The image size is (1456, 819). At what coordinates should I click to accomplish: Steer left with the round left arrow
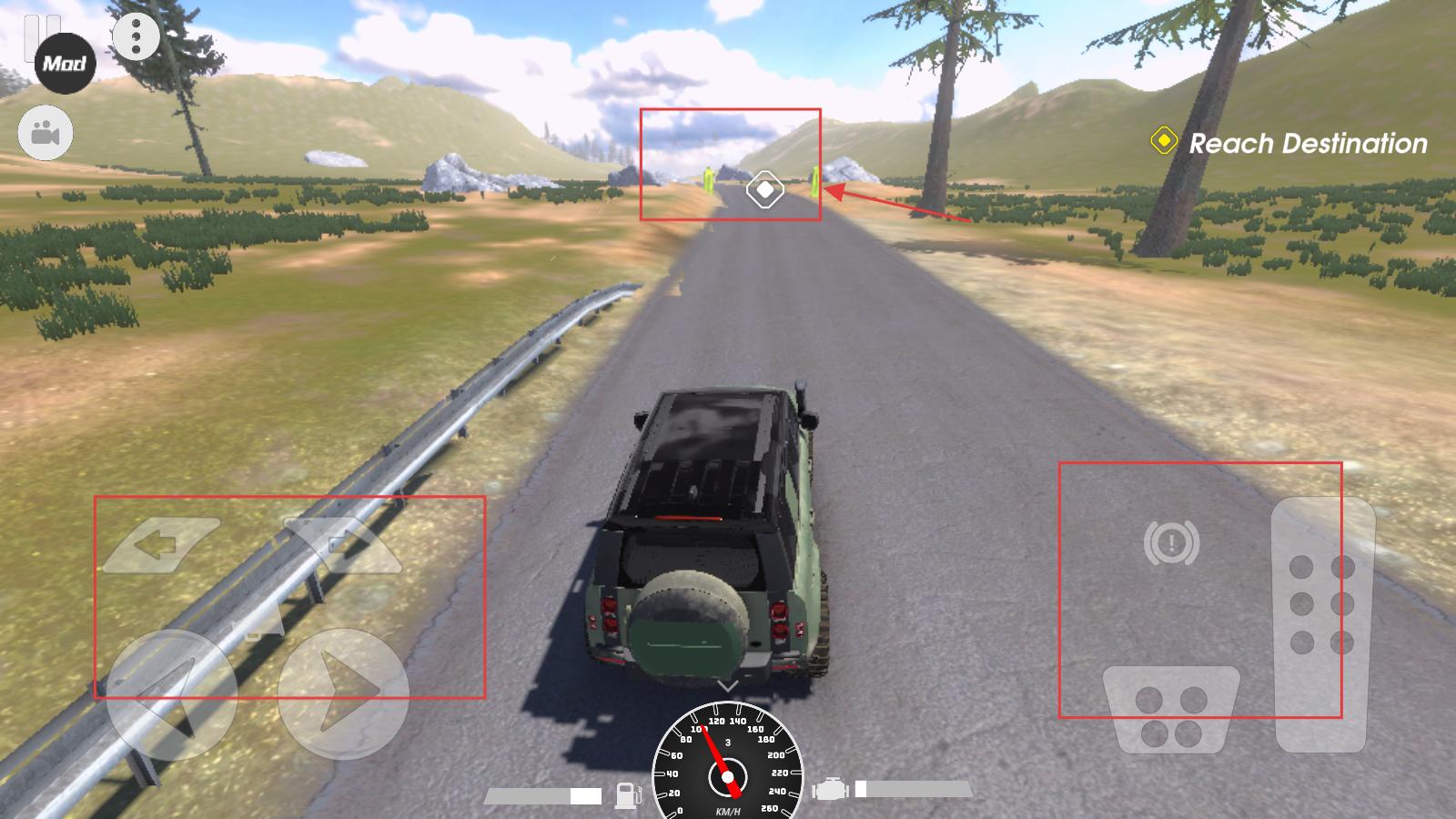click(x=171, y=693)
